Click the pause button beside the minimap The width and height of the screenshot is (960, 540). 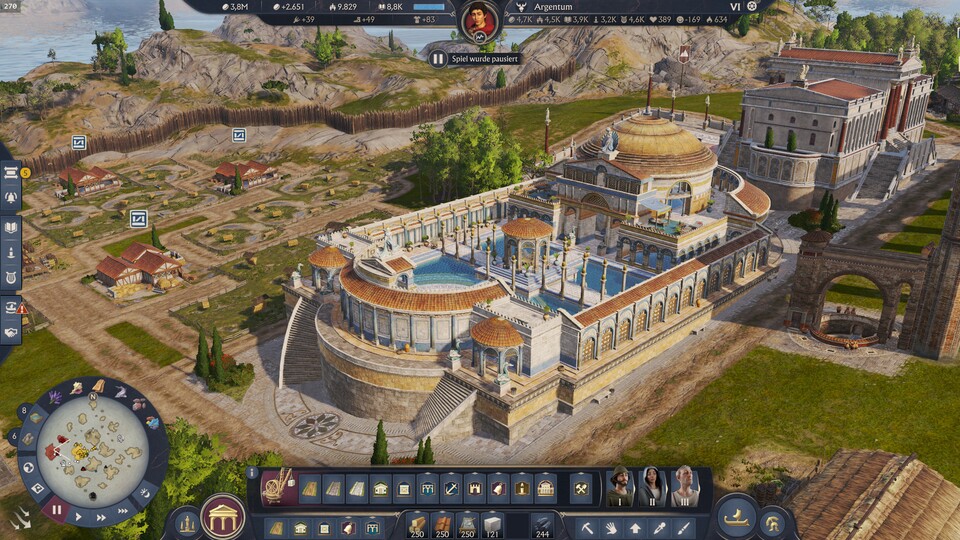(56, 510)
